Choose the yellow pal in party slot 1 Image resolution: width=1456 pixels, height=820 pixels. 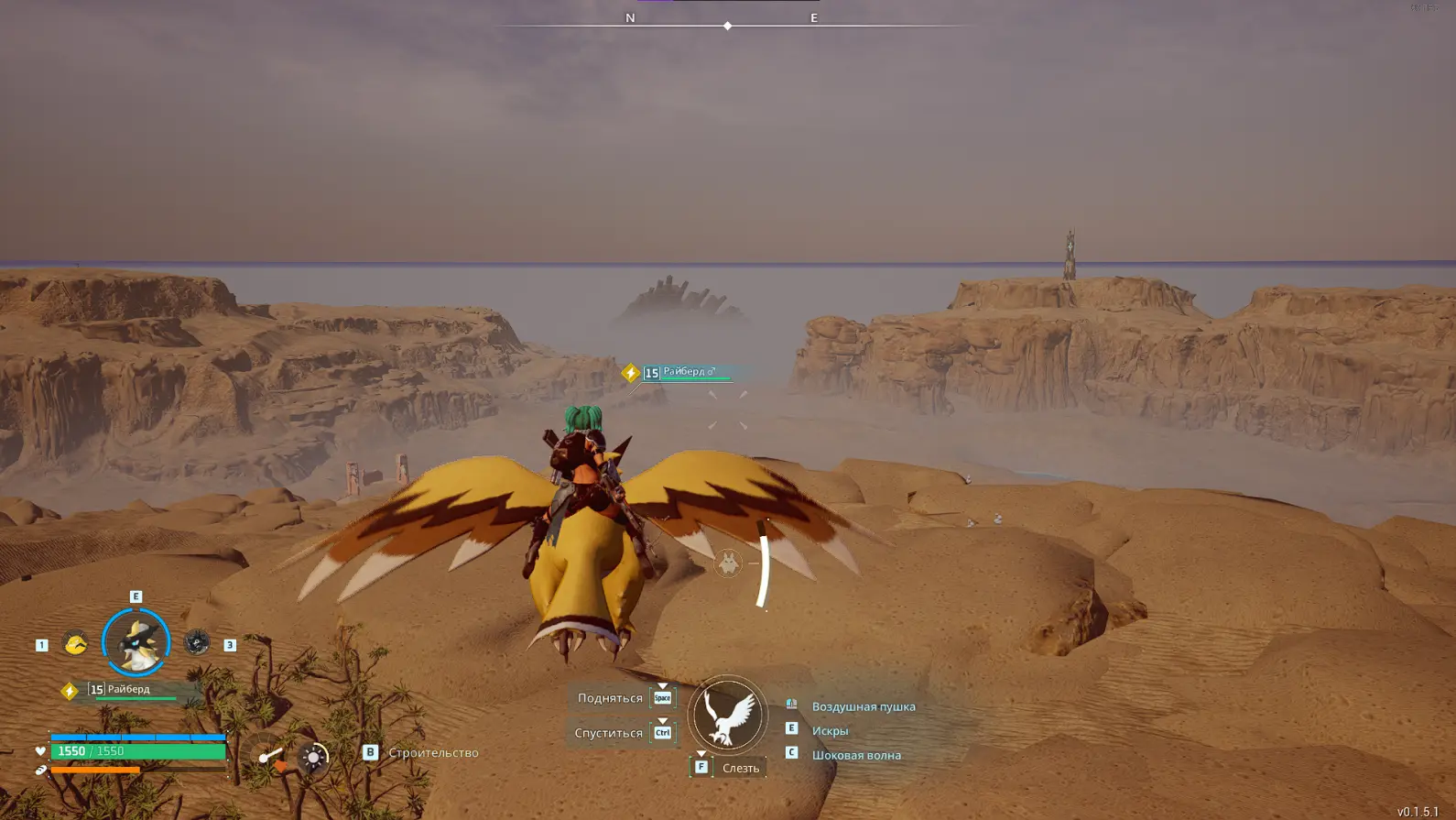point(75,643)
